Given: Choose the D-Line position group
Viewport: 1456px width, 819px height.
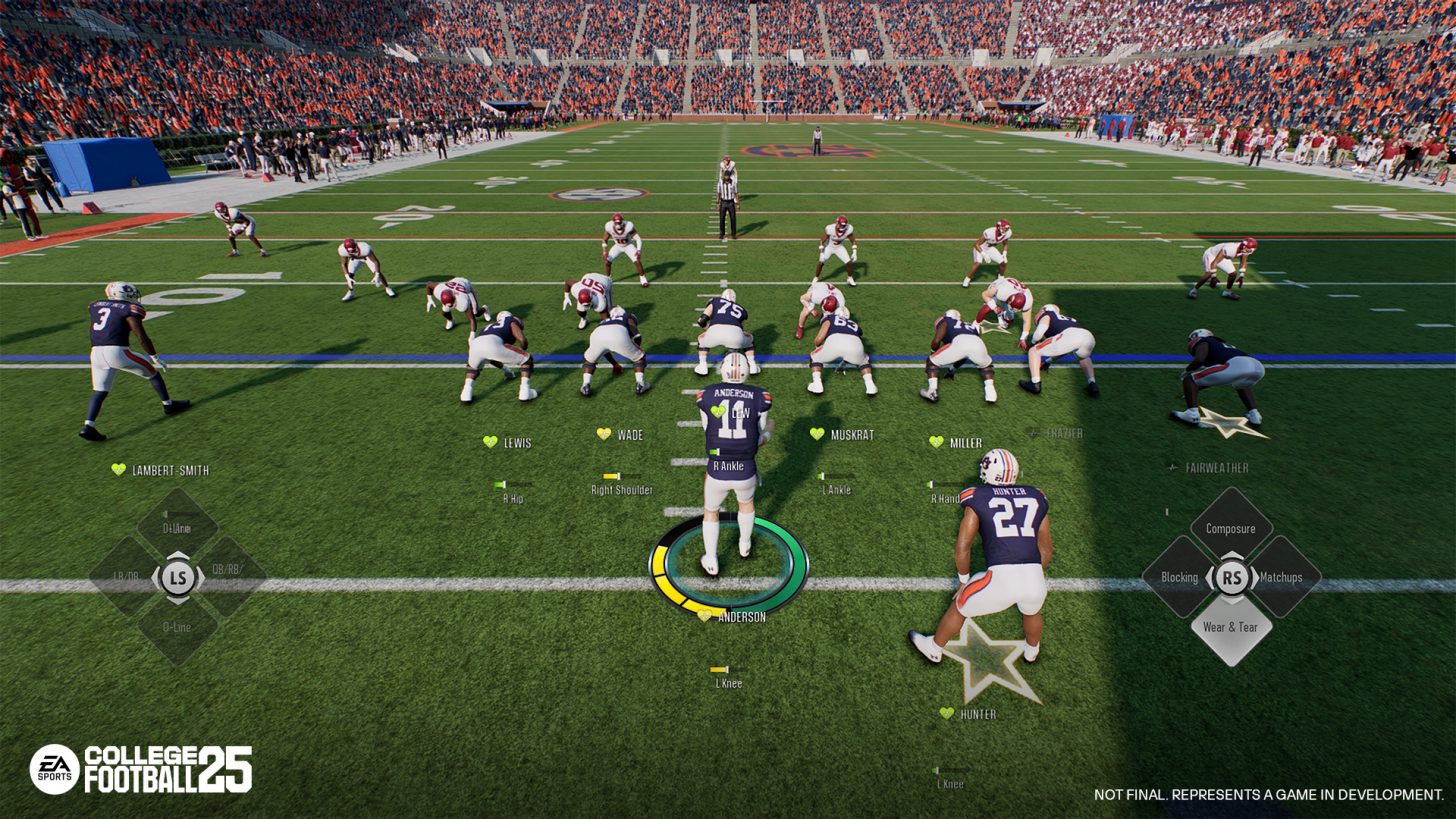Looking at the screenshot, I should tap(177, 527).
